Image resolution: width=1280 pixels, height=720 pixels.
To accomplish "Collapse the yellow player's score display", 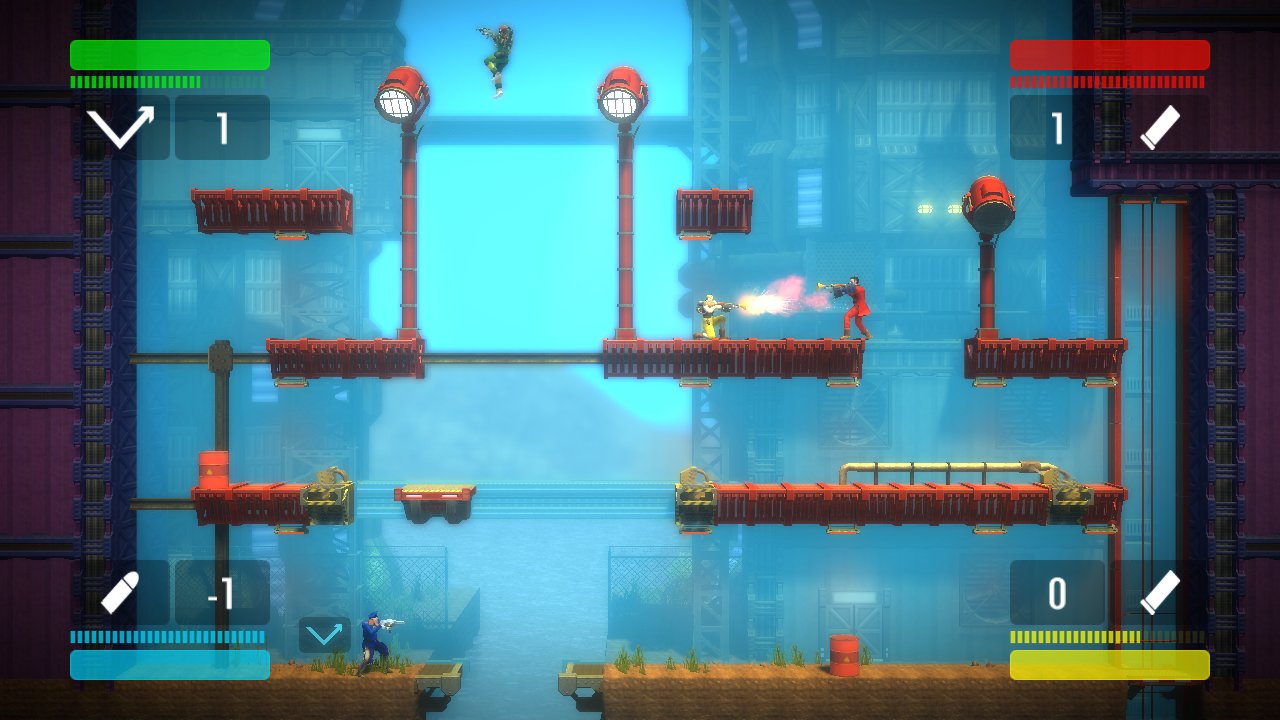I will 1058,592.
